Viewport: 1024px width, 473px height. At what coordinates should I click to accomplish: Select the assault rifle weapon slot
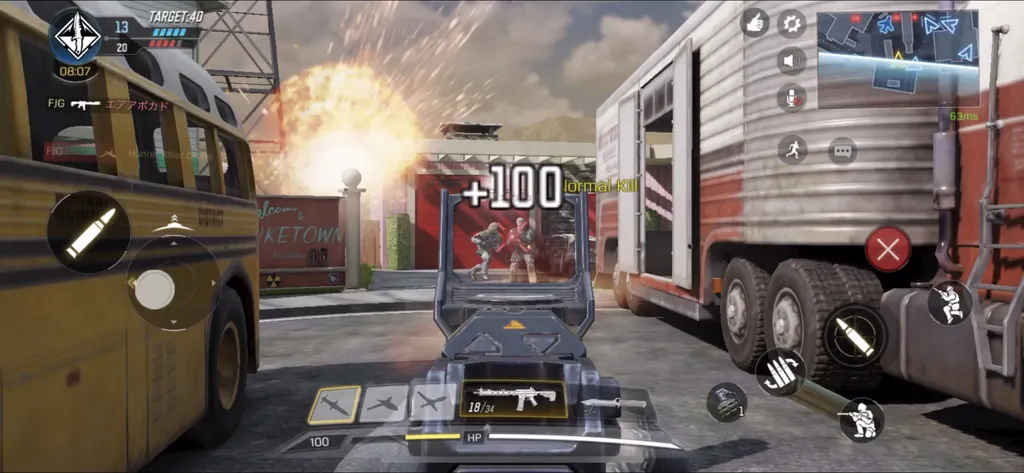click(x=513, y=400)
